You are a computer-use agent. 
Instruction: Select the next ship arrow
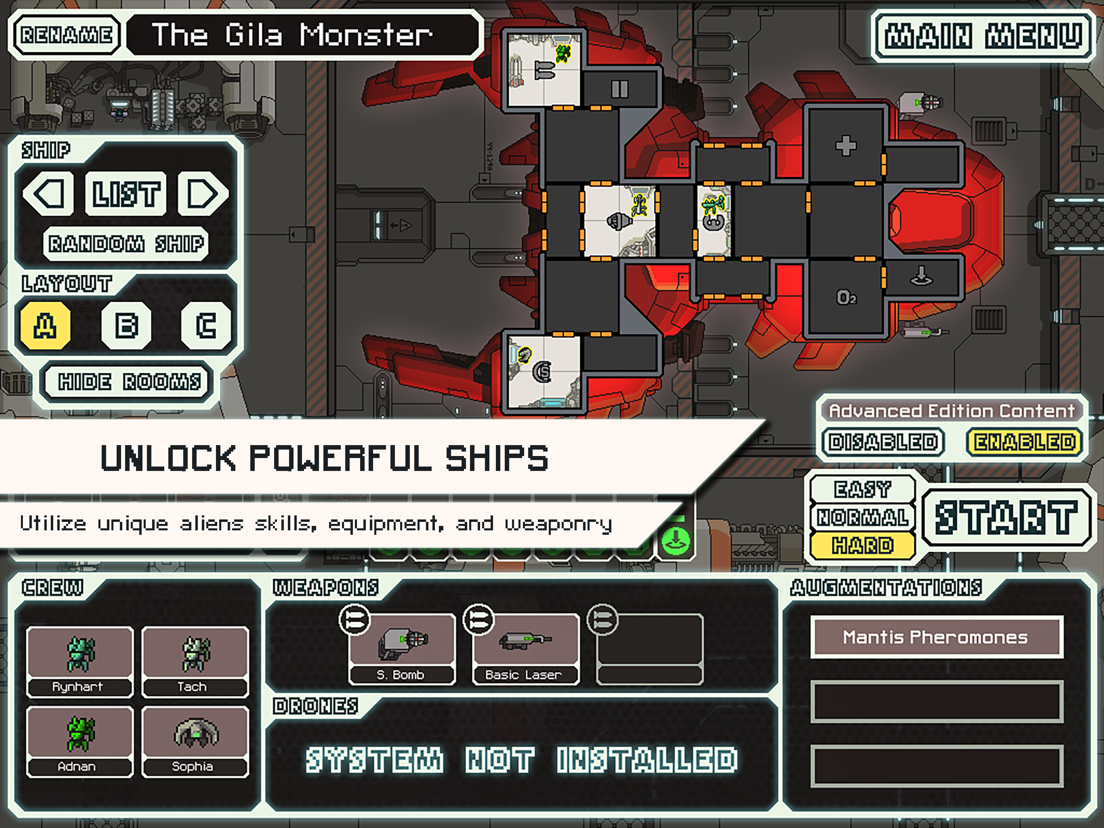point(202,194)
